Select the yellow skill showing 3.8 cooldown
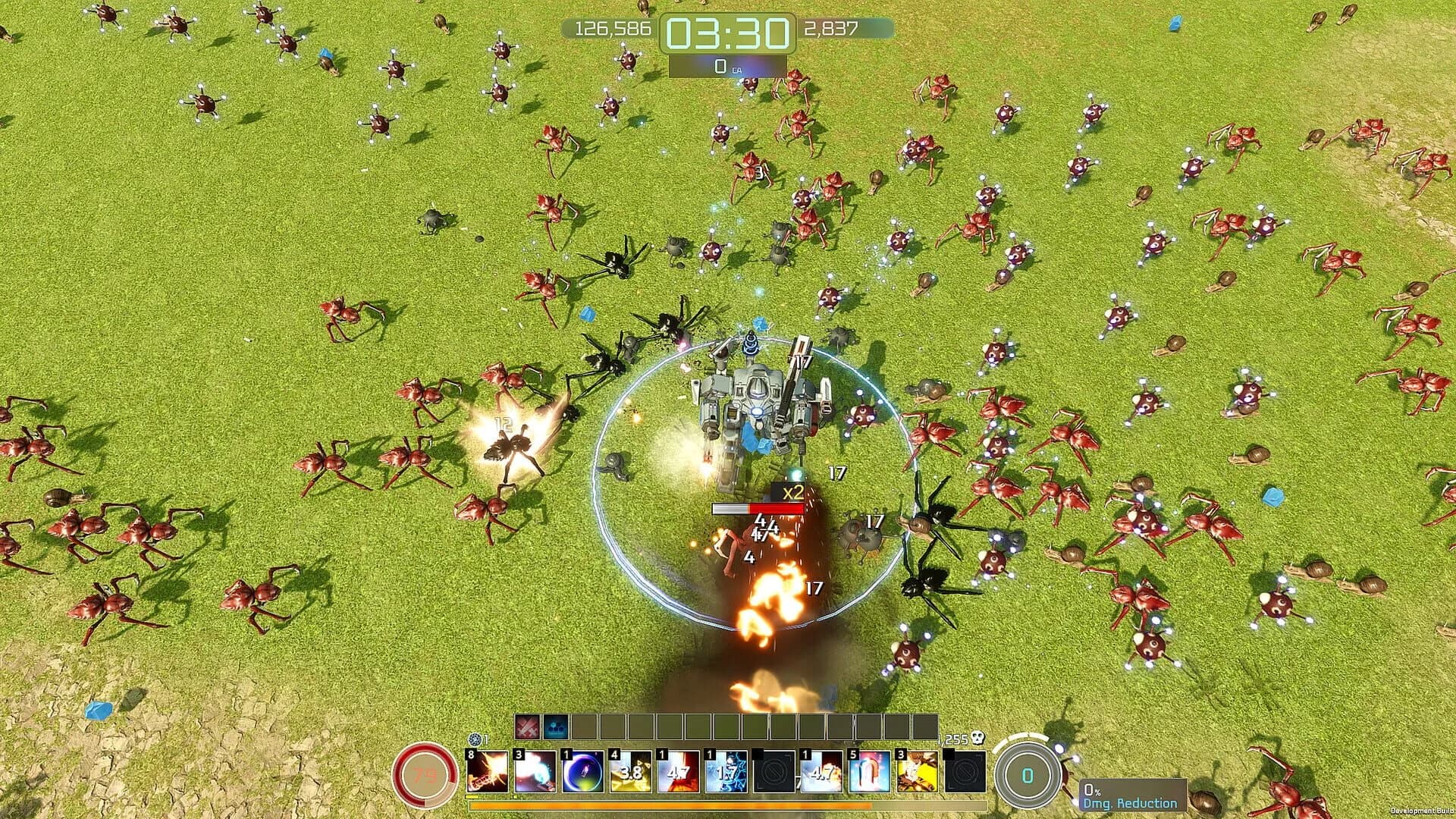 630,772
